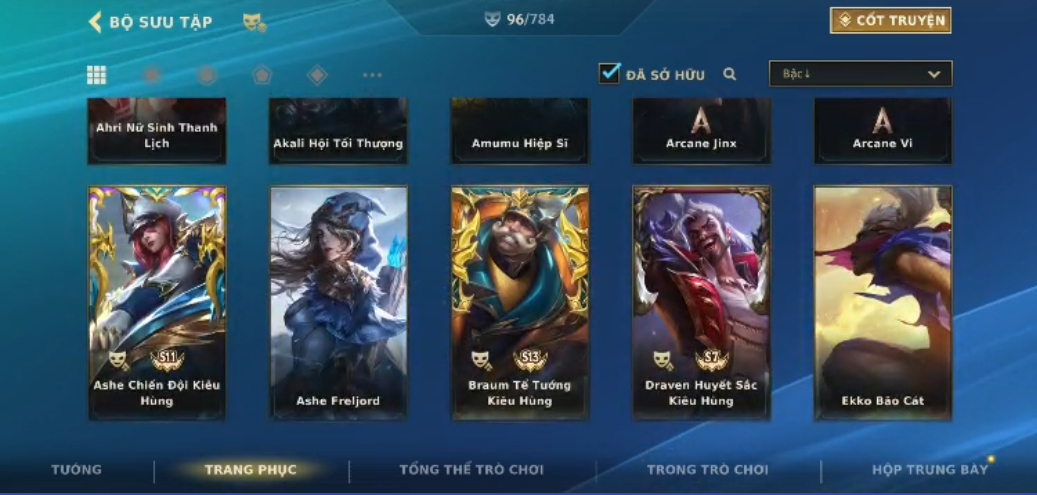Screen dimensions: 1037x495
Task: Open the Trong Trò Chơi tab
Action: click(x=707, y=470)
